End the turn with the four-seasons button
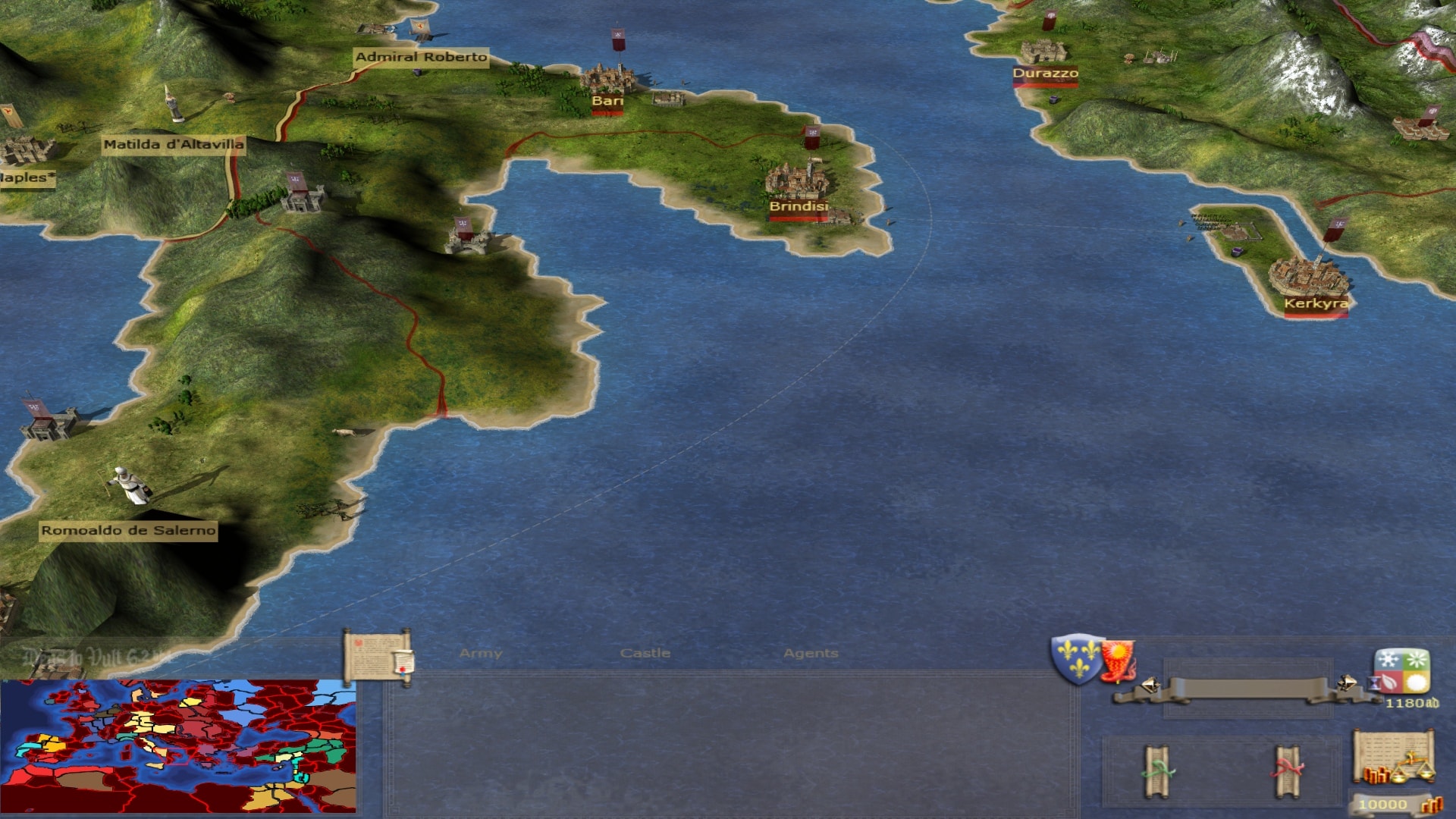This screenshot has height=819, width=1456. pyautogui.click(x=1401, y=671)
